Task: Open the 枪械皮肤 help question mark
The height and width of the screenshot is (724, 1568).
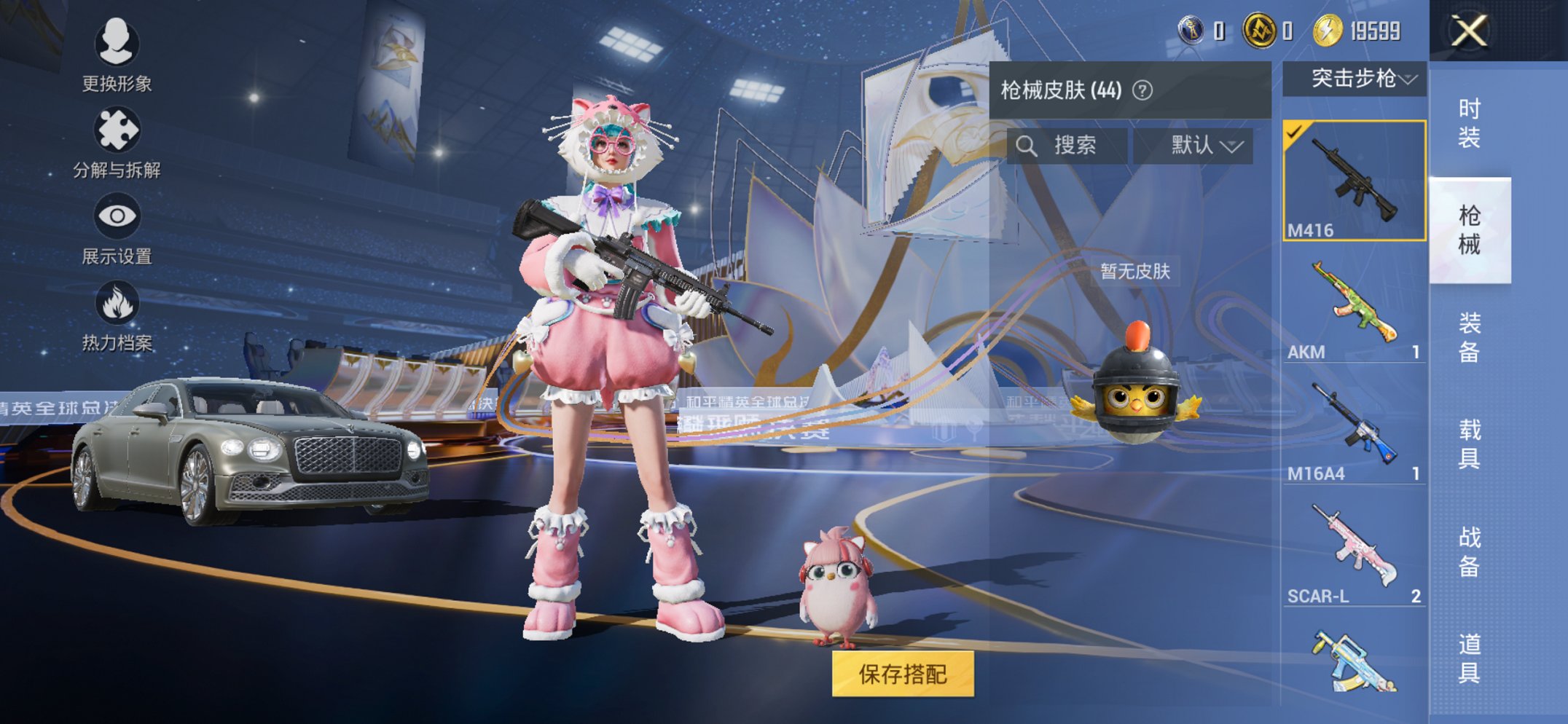Action: pyautogui.click(x=1142, y=87)
